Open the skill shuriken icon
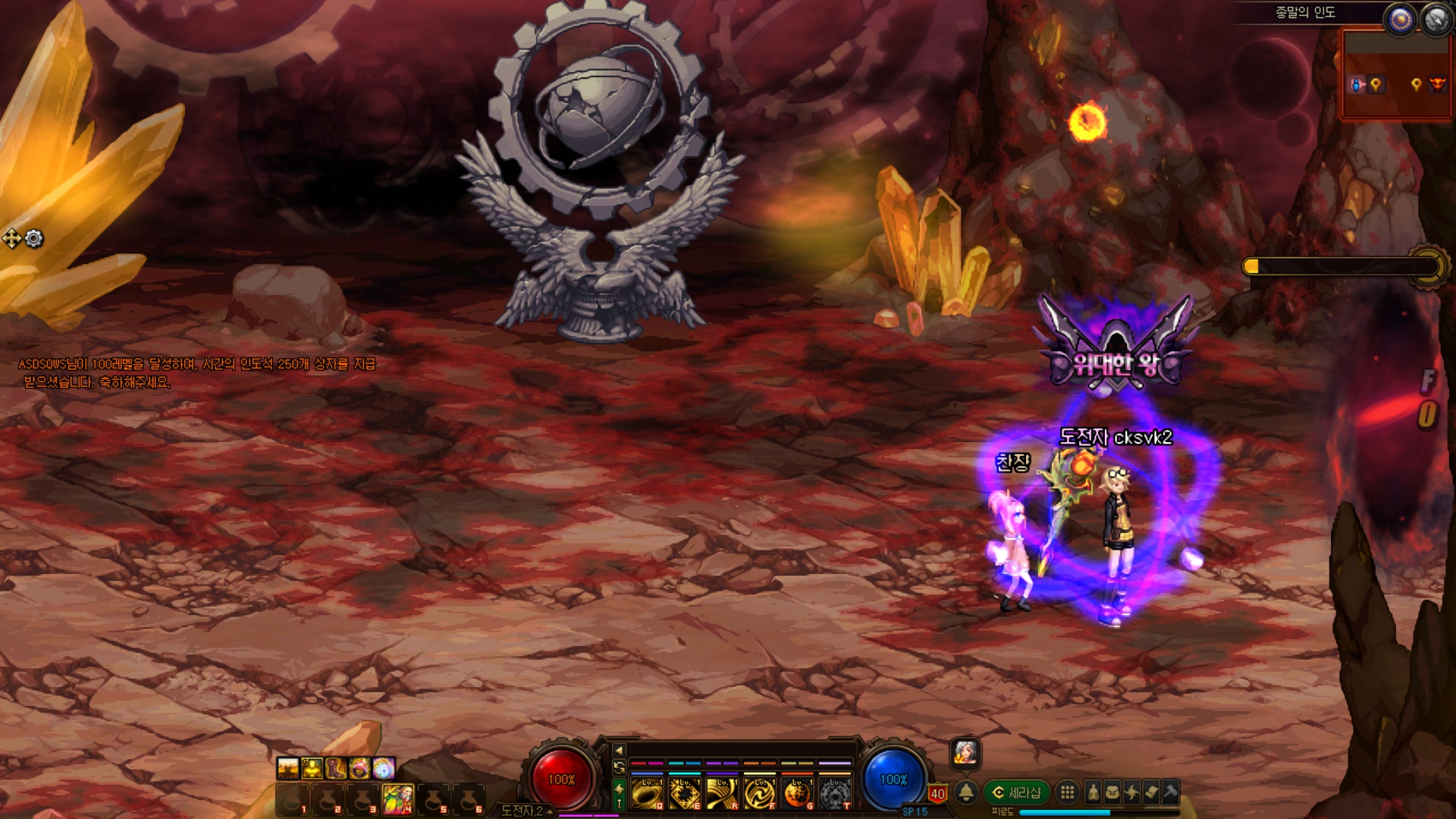Viewport: 1456px width, 819px height. [x=1131, y=792]
